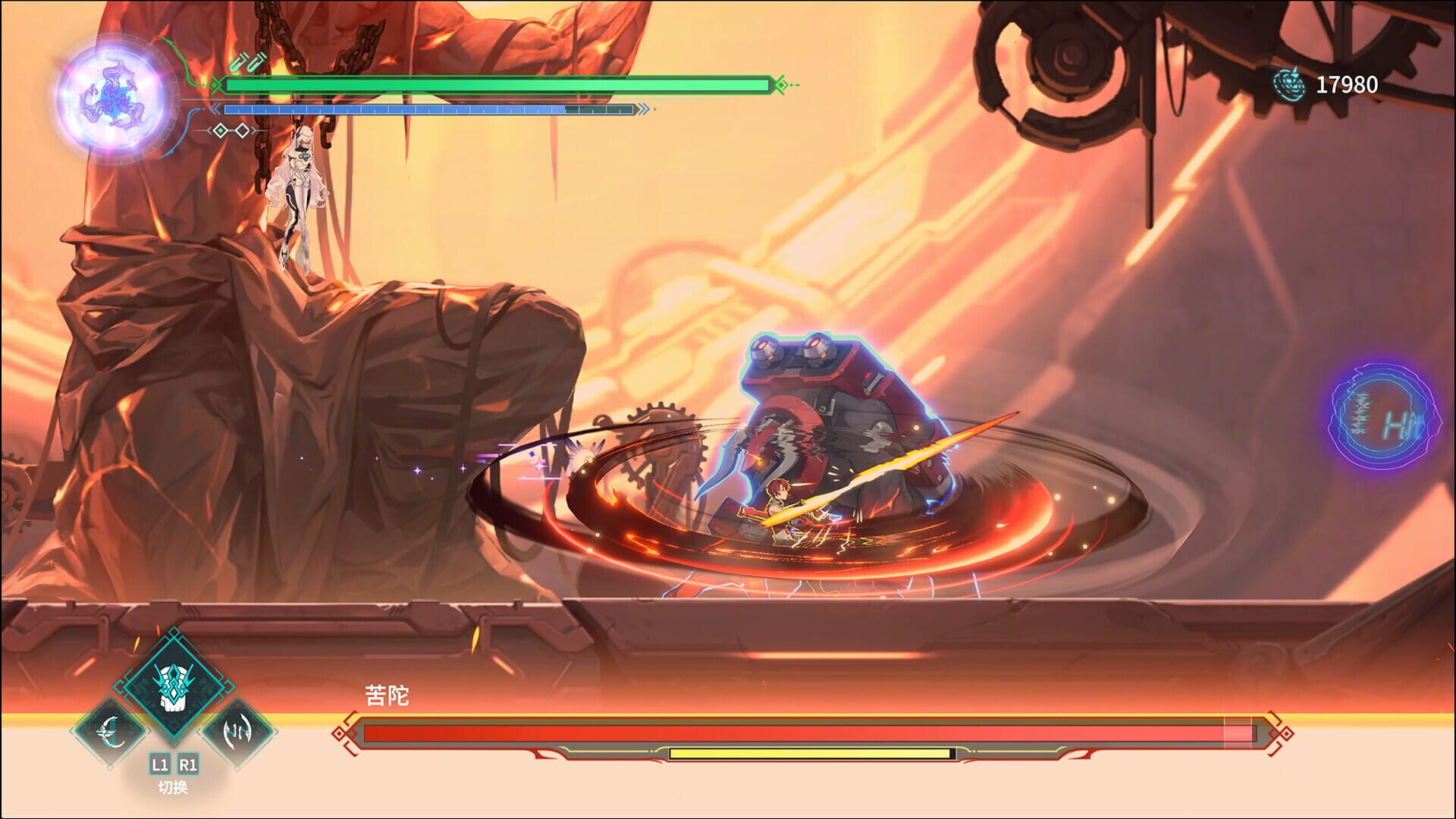Expand the chevron beside the blue energy bar
1456x819 pixels.
215,108
